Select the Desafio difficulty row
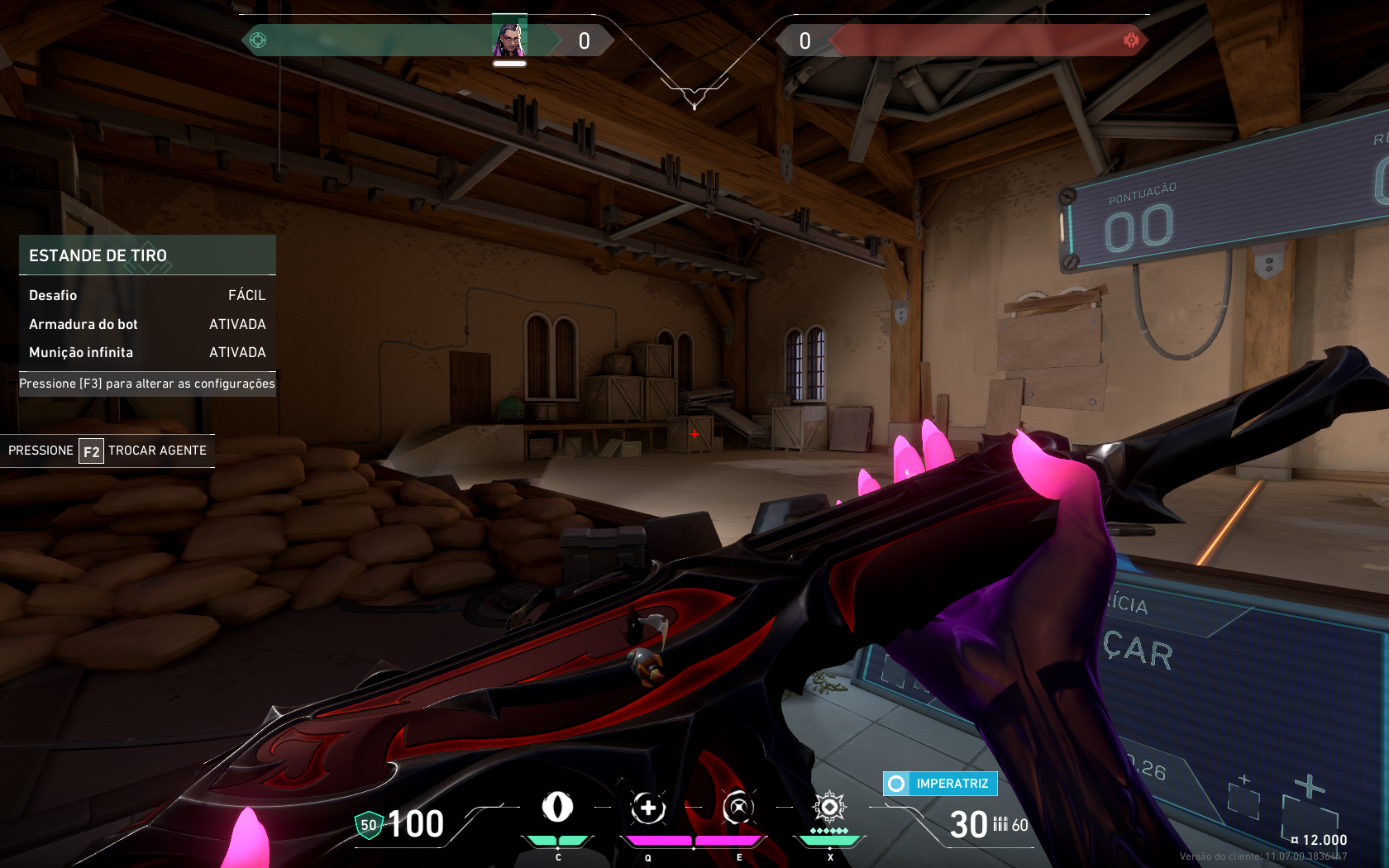The height and width of the screenshot is (868, 1389). [147, 295]
